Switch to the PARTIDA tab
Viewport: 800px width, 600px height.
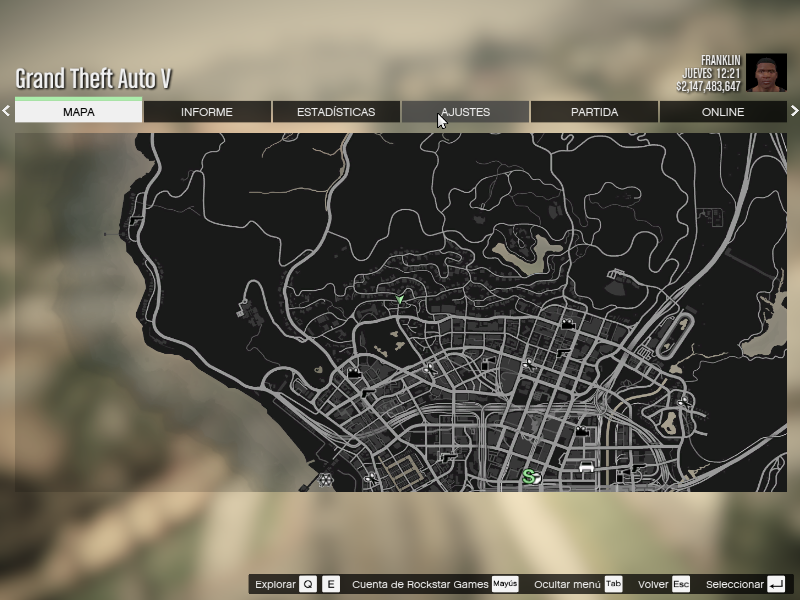point(594,112)
